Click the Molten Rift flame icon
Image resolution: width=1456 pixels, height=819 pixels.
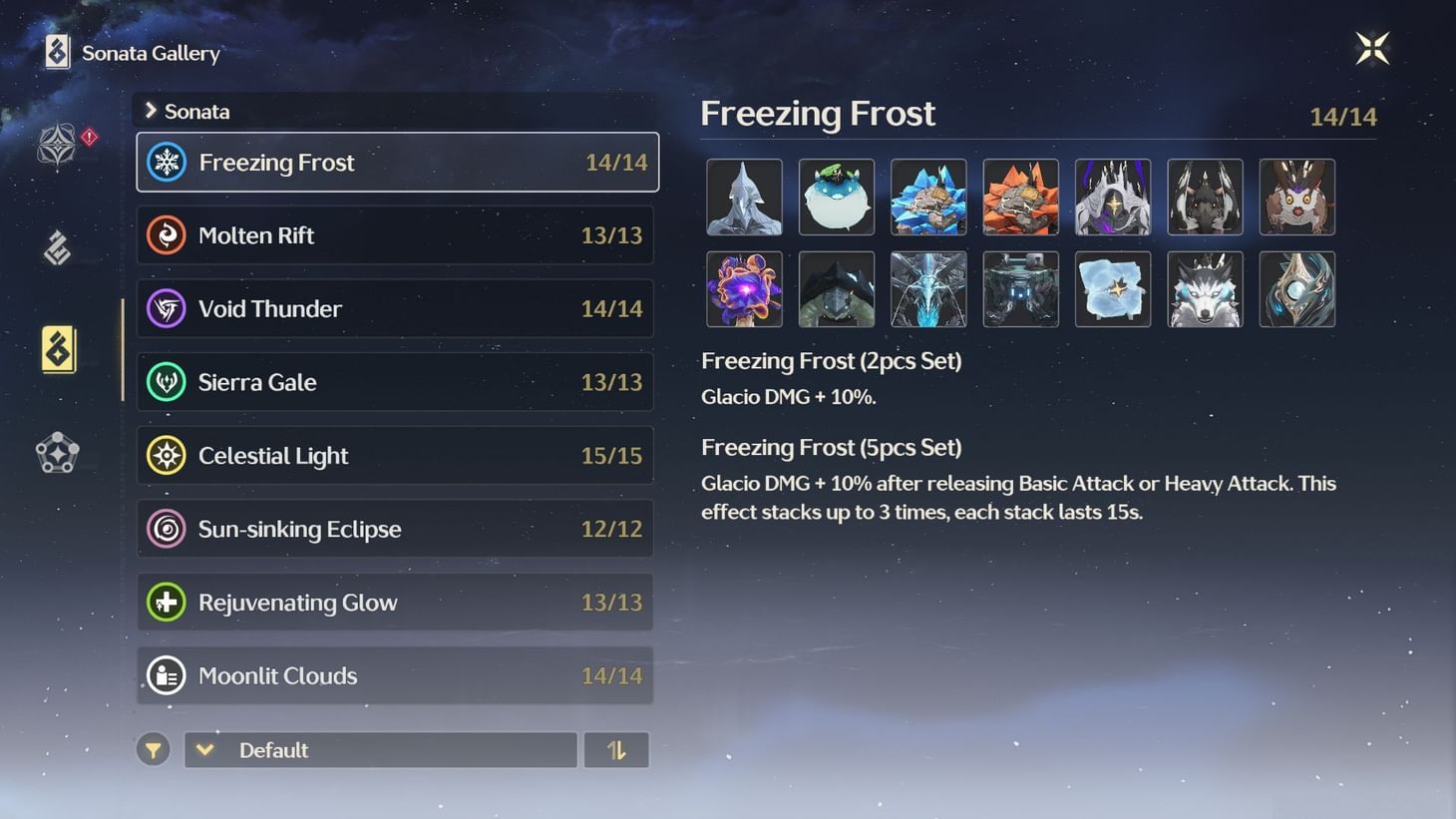(x=168, y=235)
